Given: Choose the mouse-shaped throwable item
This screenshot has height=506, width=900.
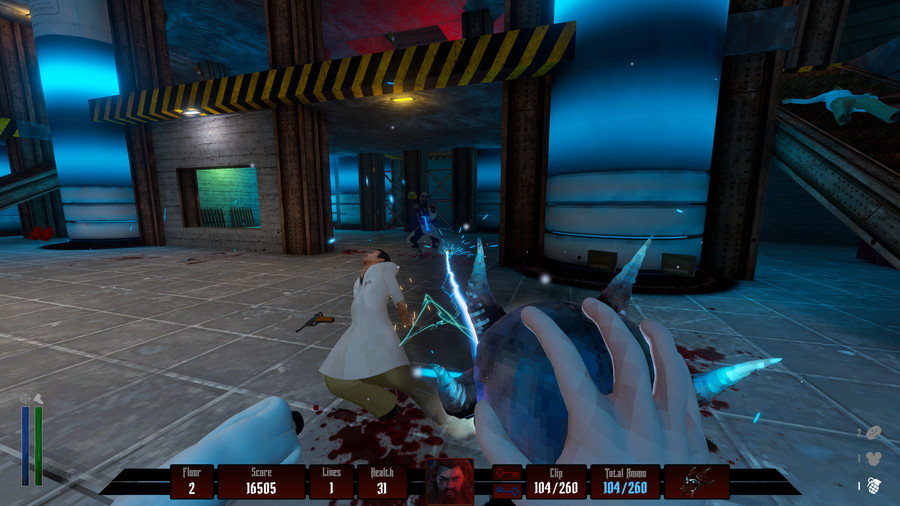Looking at the screenshot, I should (x=873, y=459).
